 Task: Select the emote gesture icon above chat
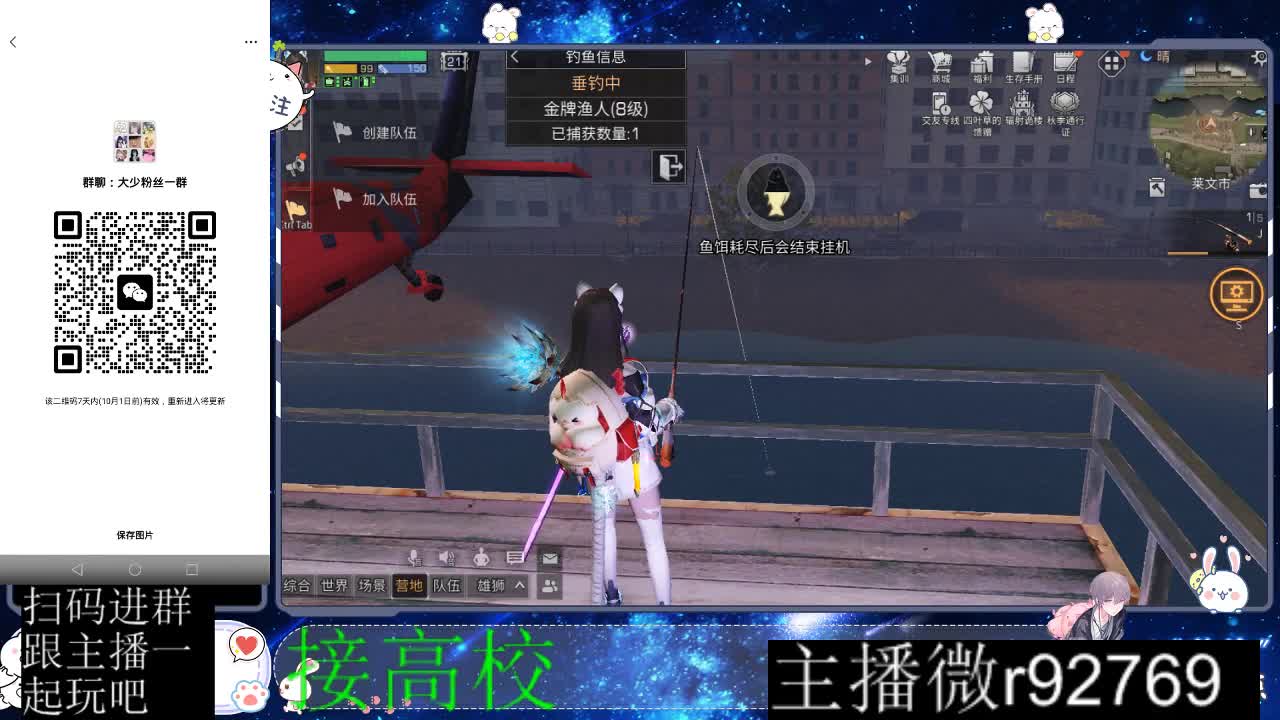pyautogui.click(x=481, y=559)
